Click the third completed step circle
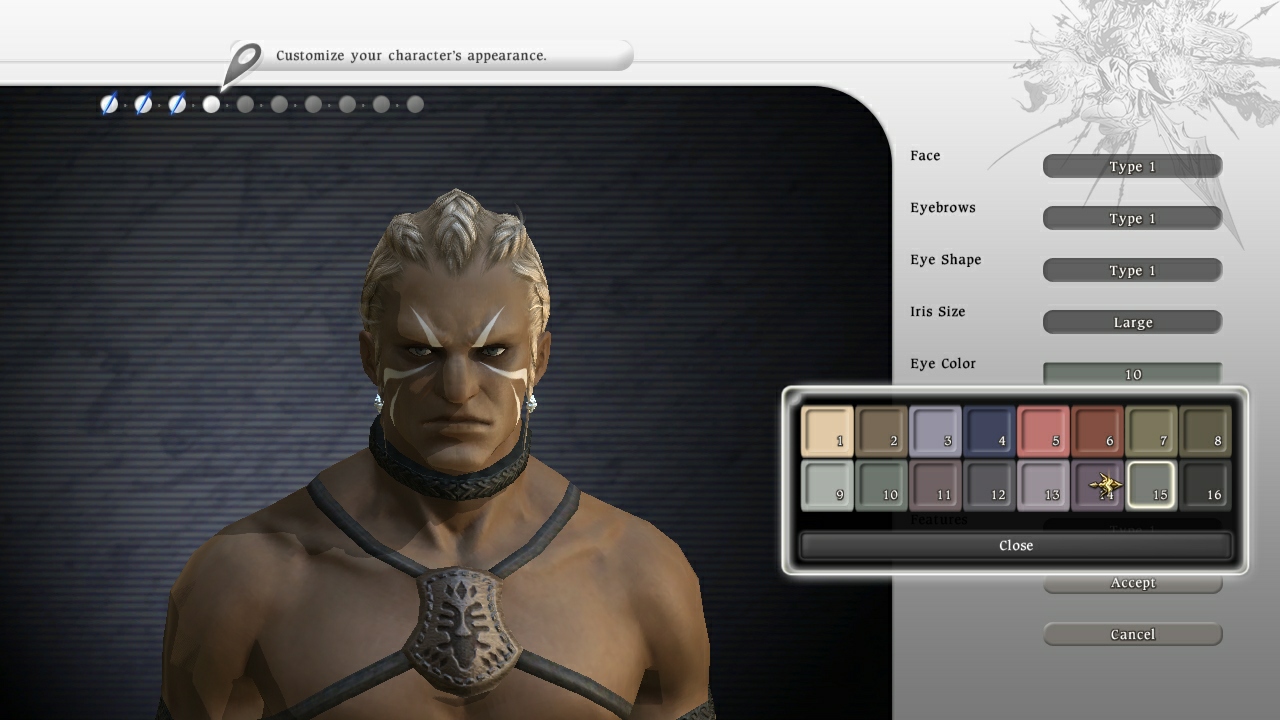 click(x=177, y=103)
